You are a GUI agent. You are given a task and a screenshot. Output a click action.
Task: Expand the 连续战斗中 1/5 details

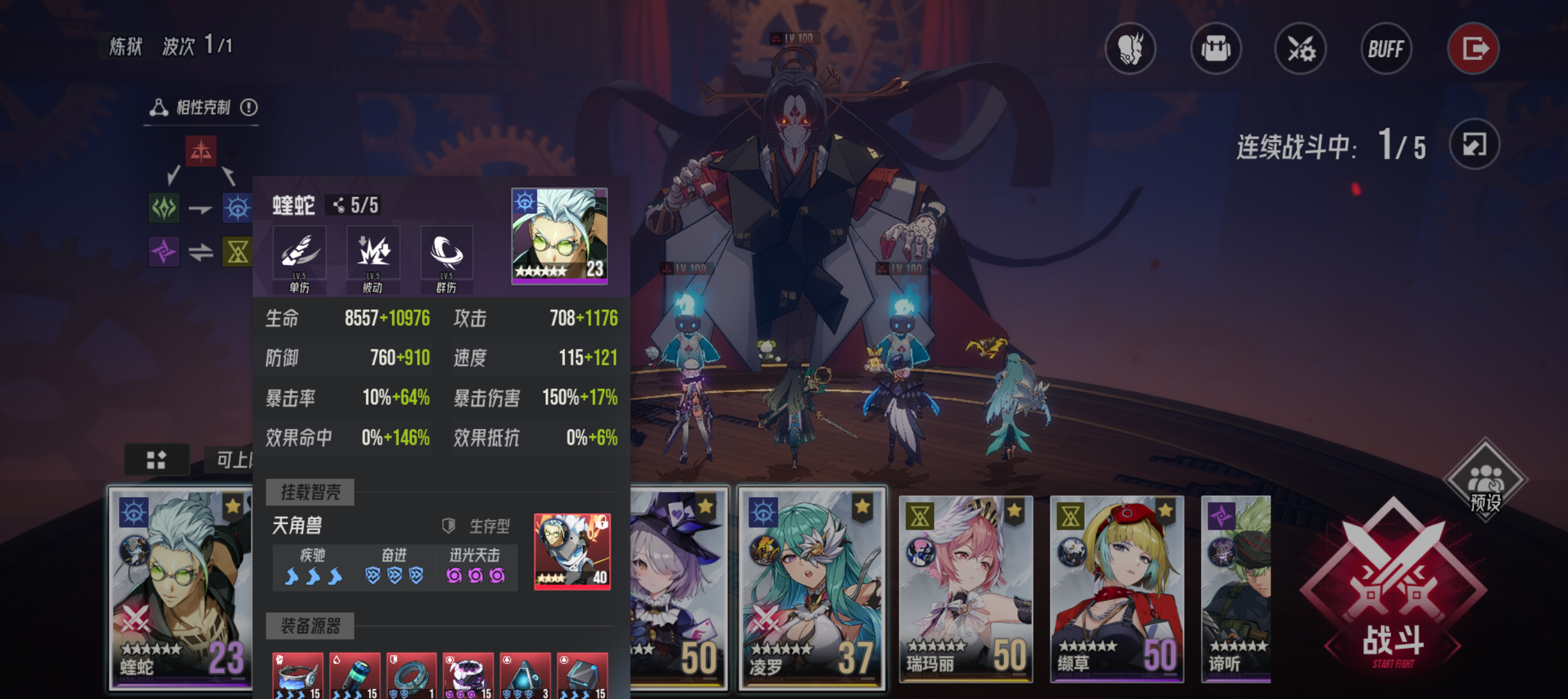point(1474,144)
